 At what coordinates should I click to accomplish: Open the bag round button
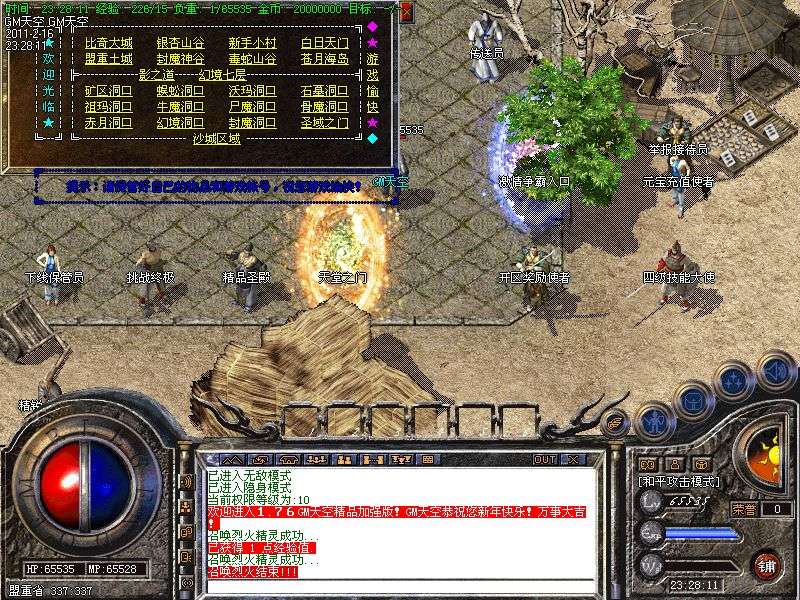[x=694, y=401]
